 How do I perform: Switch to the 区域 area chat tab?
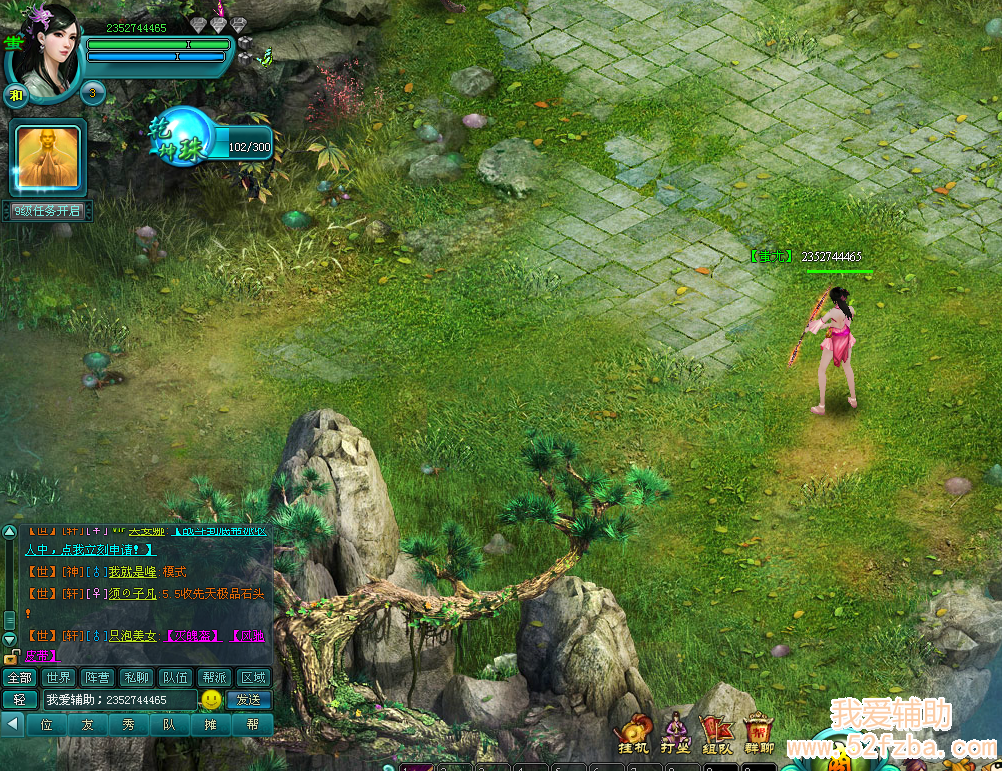point(253,677)
